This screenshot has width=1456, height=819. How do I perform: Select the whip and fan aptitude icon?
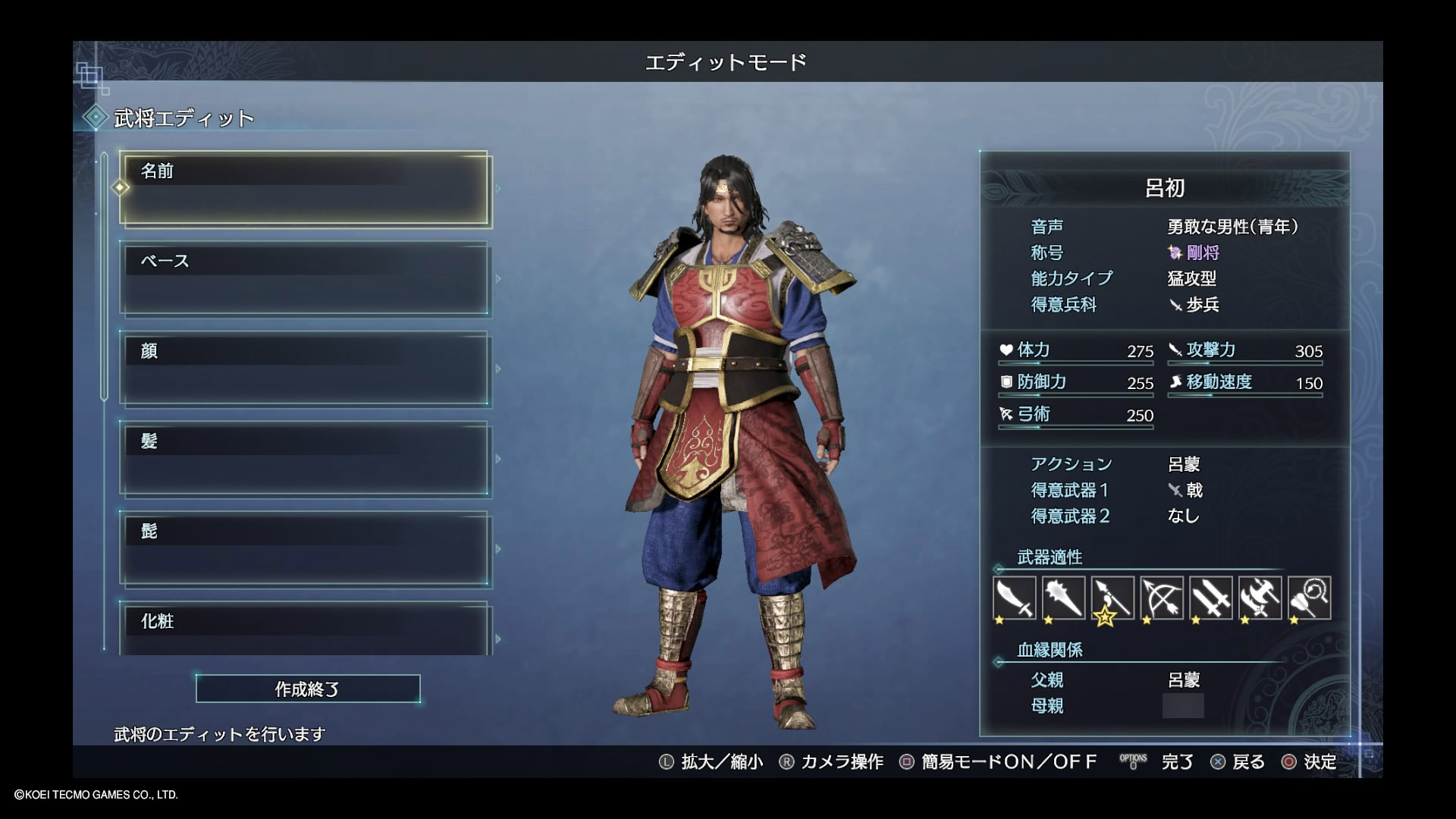1310,598
